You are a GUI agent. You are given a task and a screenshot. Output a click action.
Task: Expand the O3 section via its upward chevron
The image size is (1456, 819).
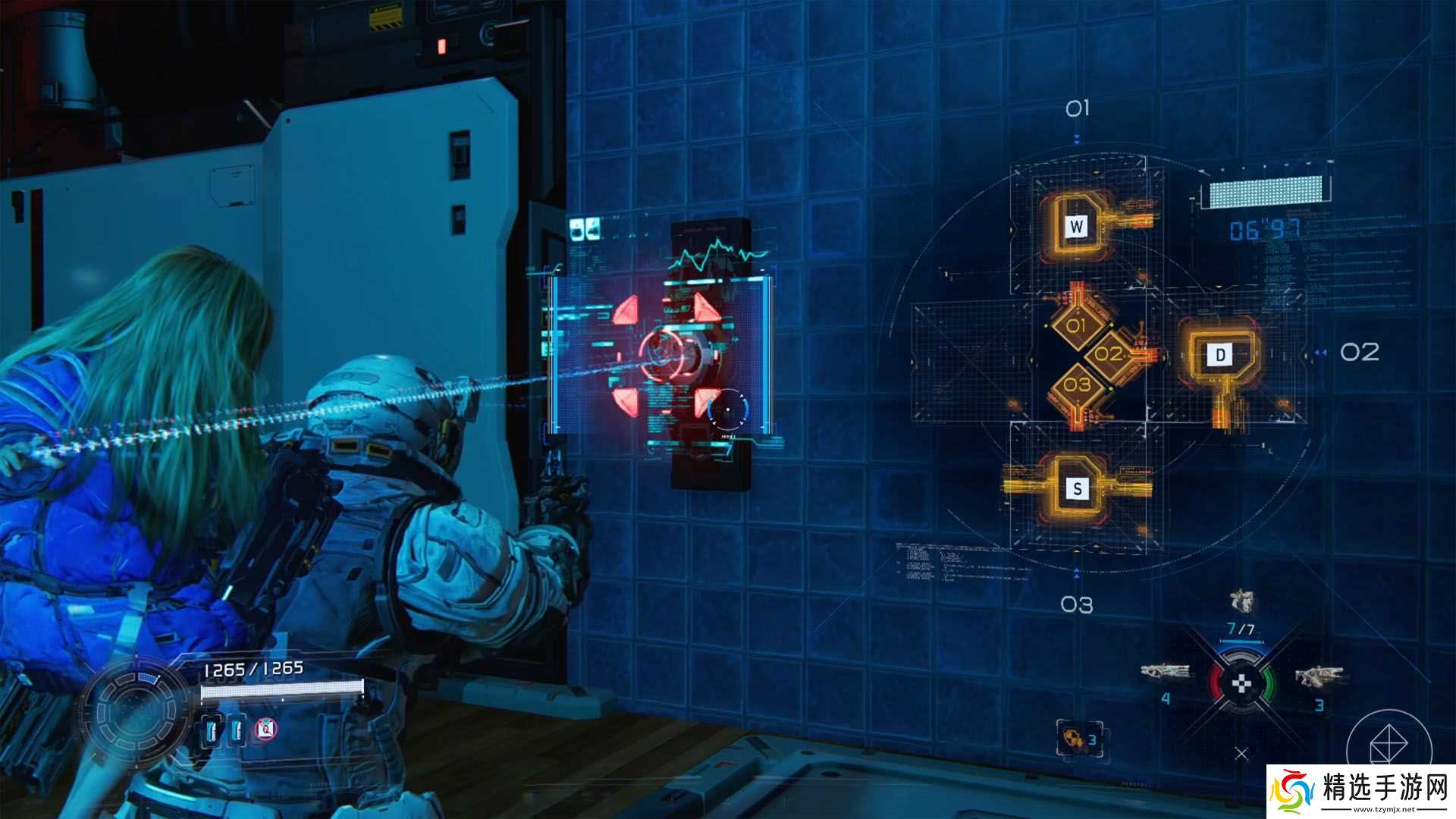click(x=1077, y=574)
